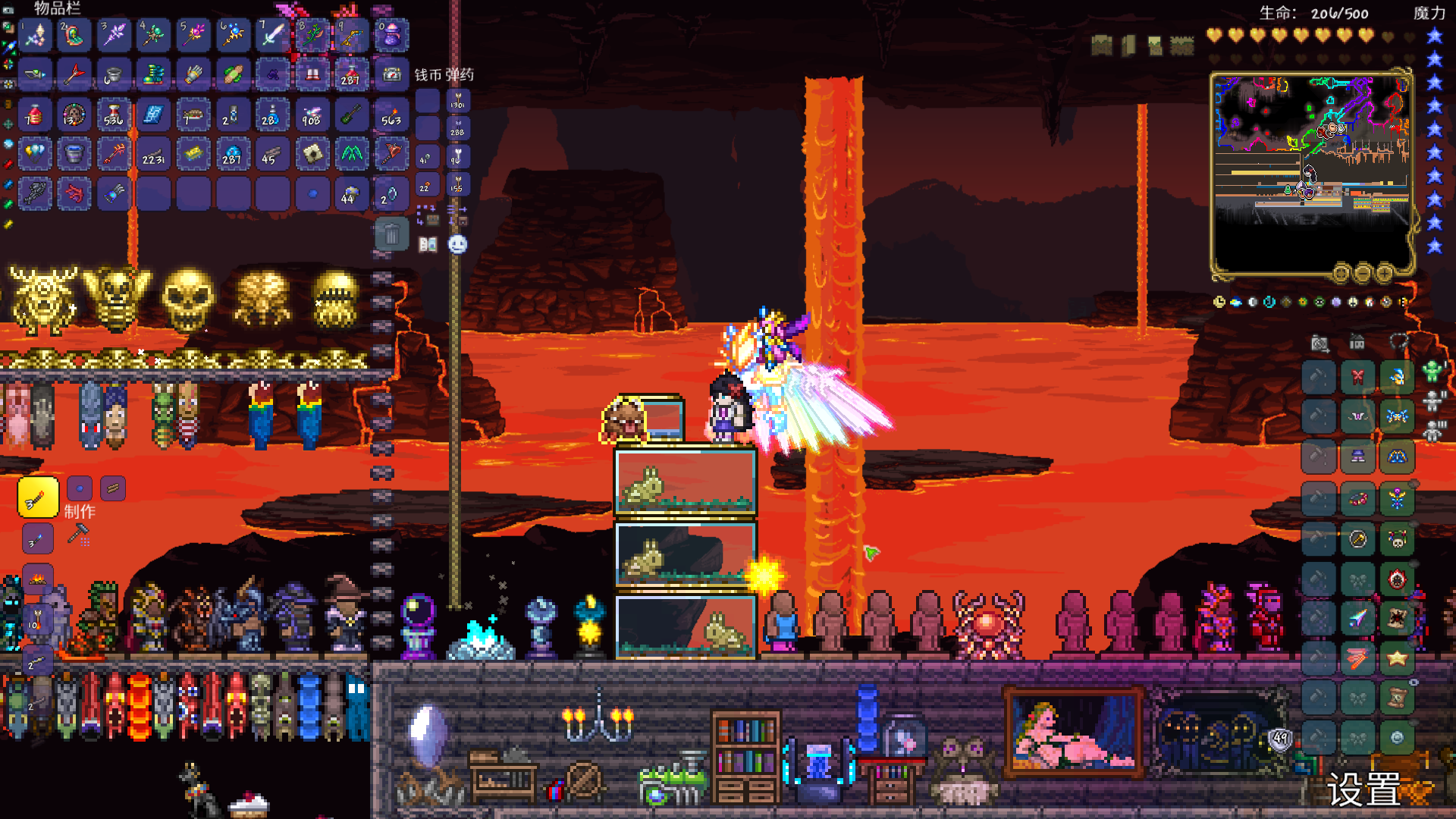The image size is (1456, 819).
Task: Craft the selected torch recipe
Action: (38, 498)
